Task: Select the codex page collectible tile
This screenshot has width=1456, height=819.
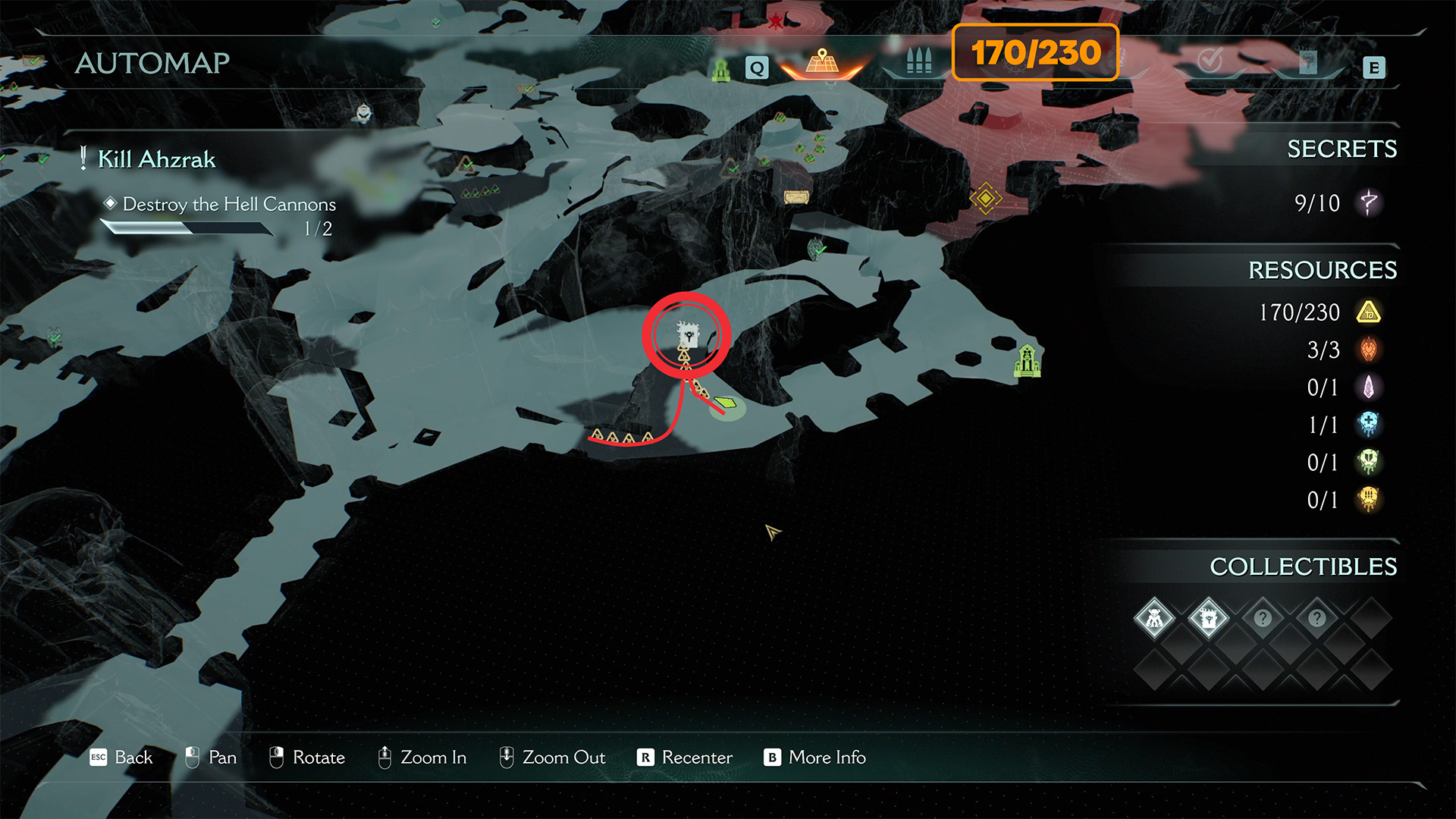Action: click(1209, 619)
